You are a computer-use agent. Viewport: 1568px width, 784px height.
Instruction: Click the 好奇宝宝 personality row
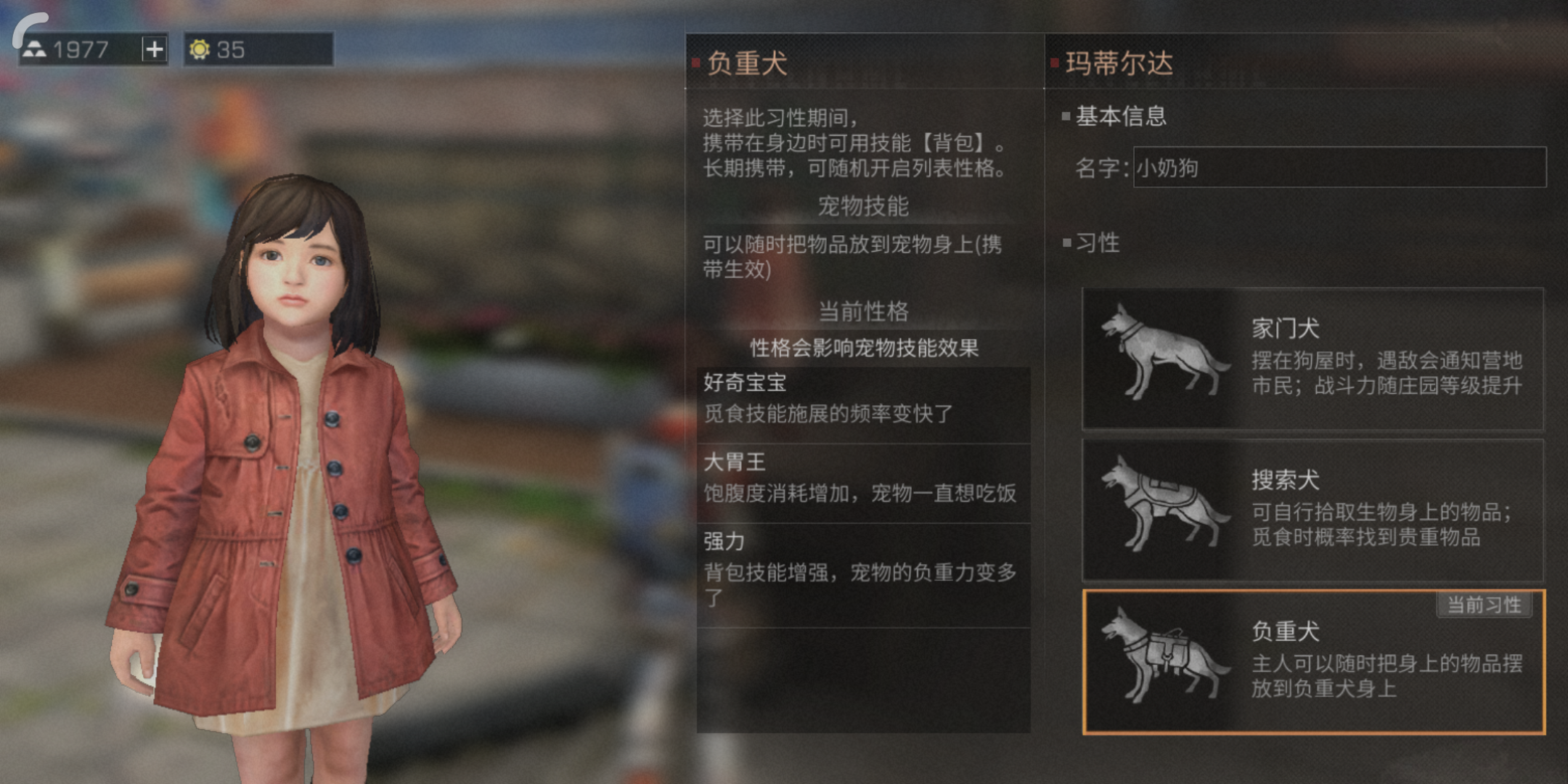862,399
